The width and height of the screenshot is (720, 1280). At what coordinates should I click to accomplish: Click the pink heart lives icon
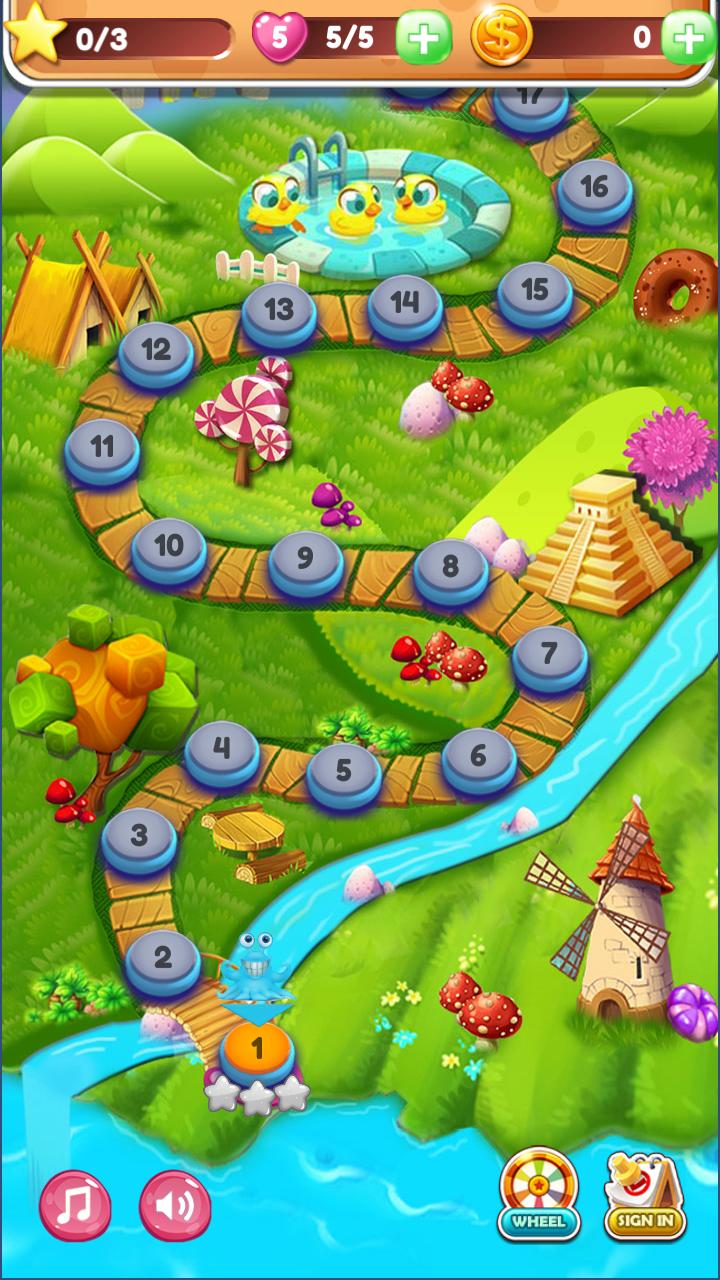tap(279, 38)
